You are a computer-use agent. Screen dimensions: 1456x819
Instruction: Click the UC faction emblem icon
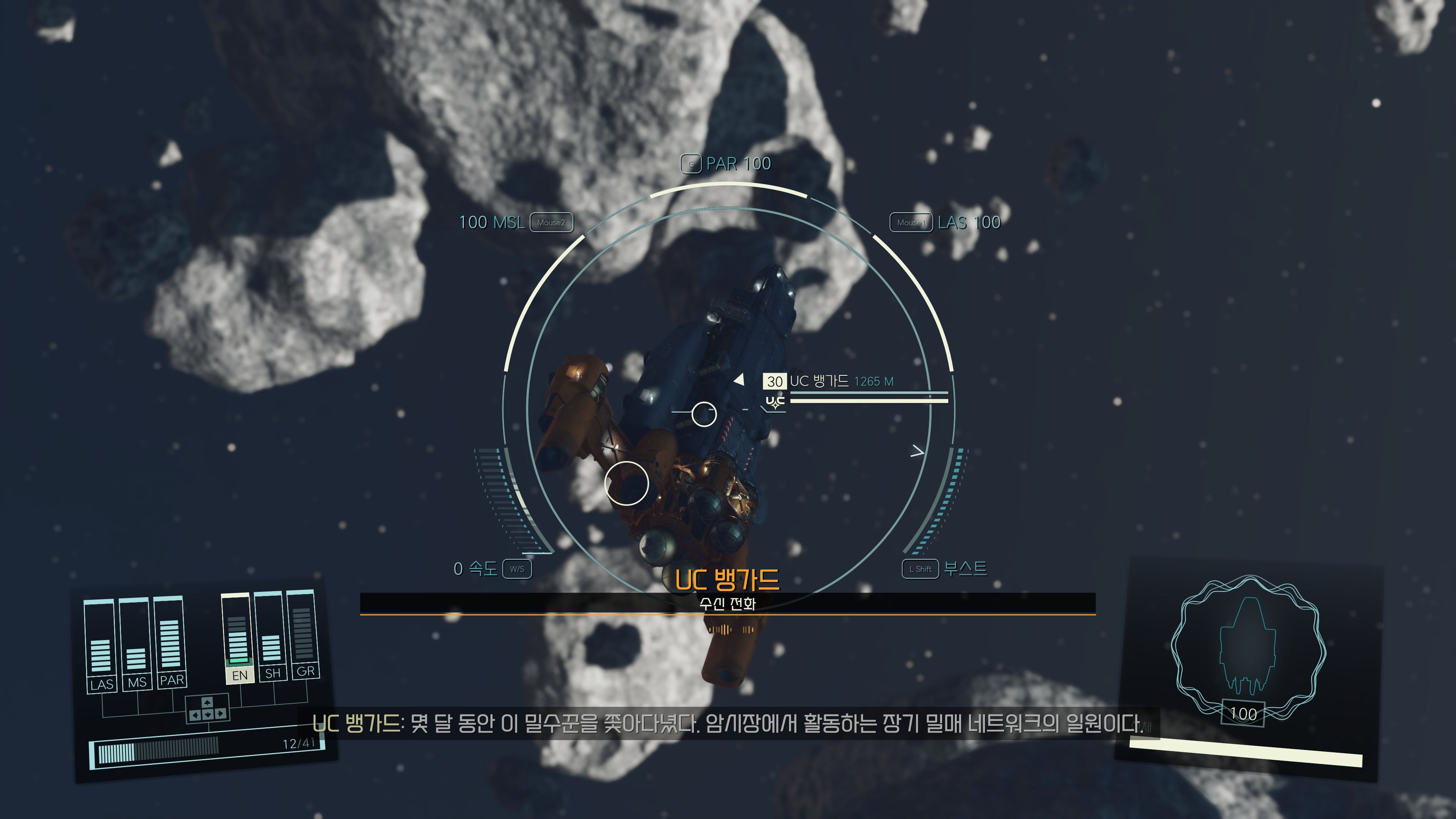[775, 402]
